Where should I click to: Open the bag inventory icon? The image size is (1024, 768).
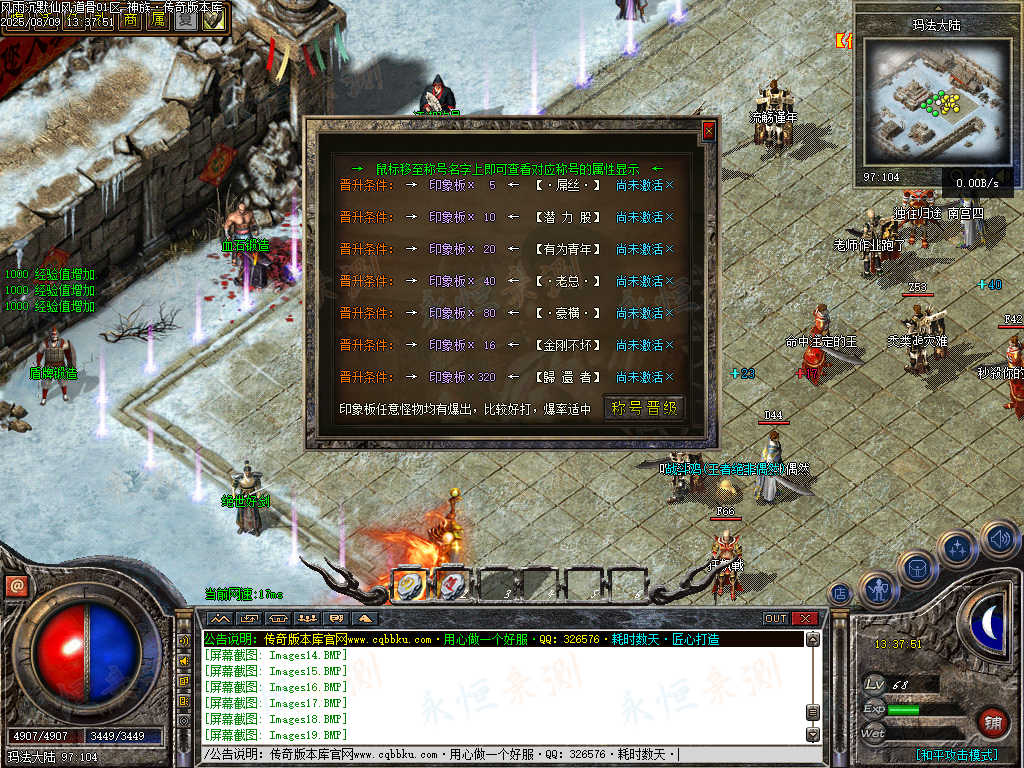tap(917, 568)
